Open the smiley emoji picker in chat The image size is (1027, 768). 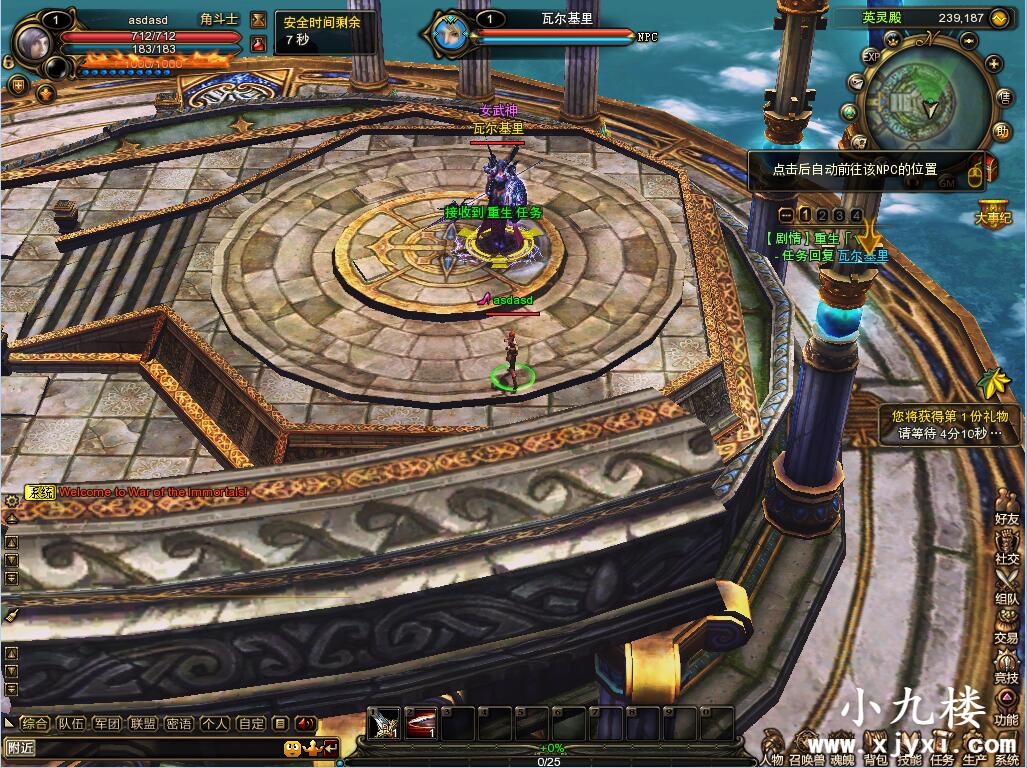point(292,747)
